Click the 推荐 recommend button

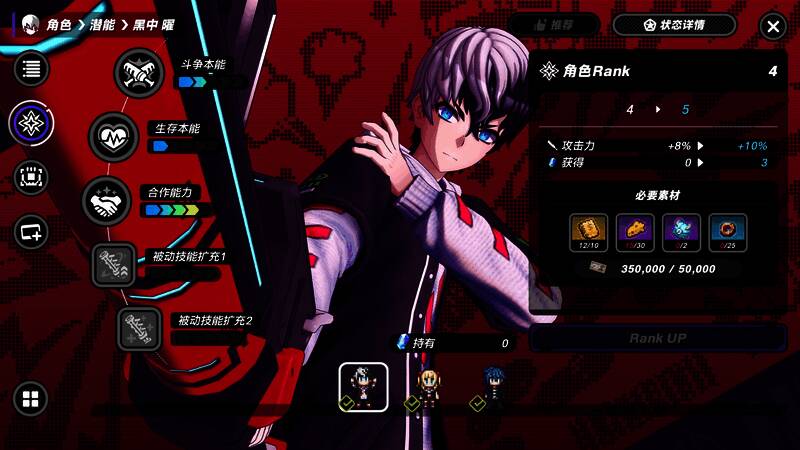click(x=553, y=26)
